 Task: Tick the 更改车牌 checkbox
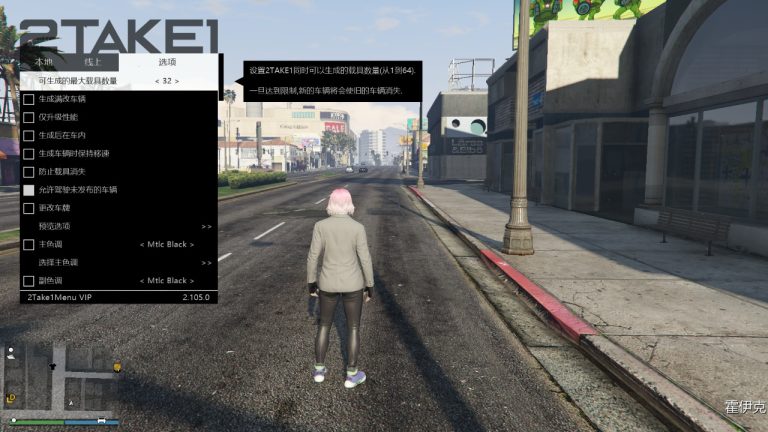[29, 208]
